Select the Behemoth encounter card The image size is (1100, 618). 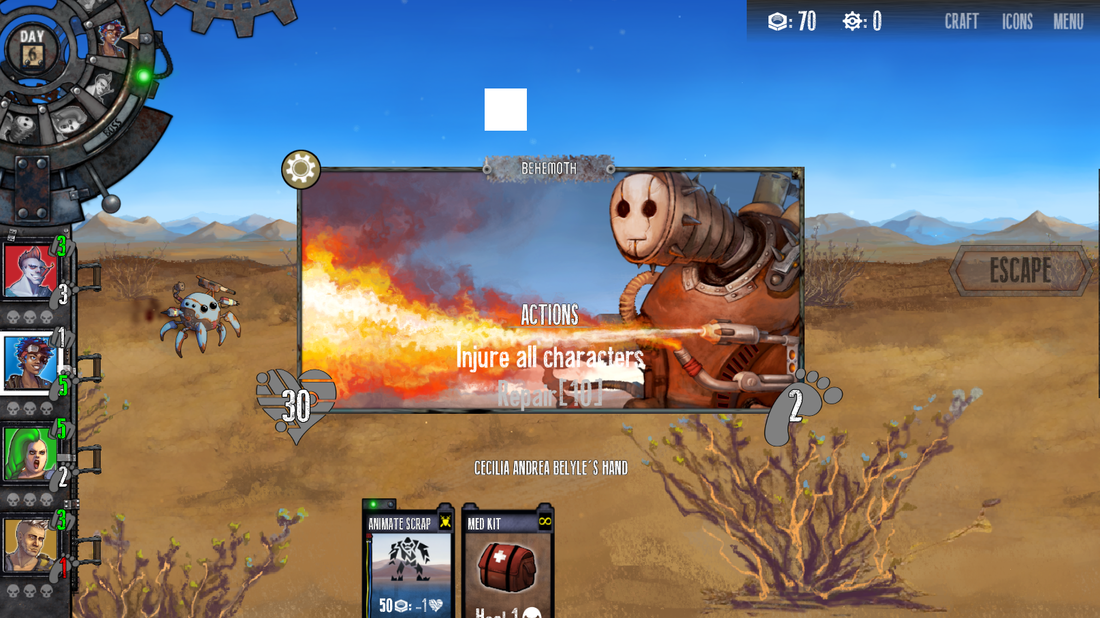point(550,290)
